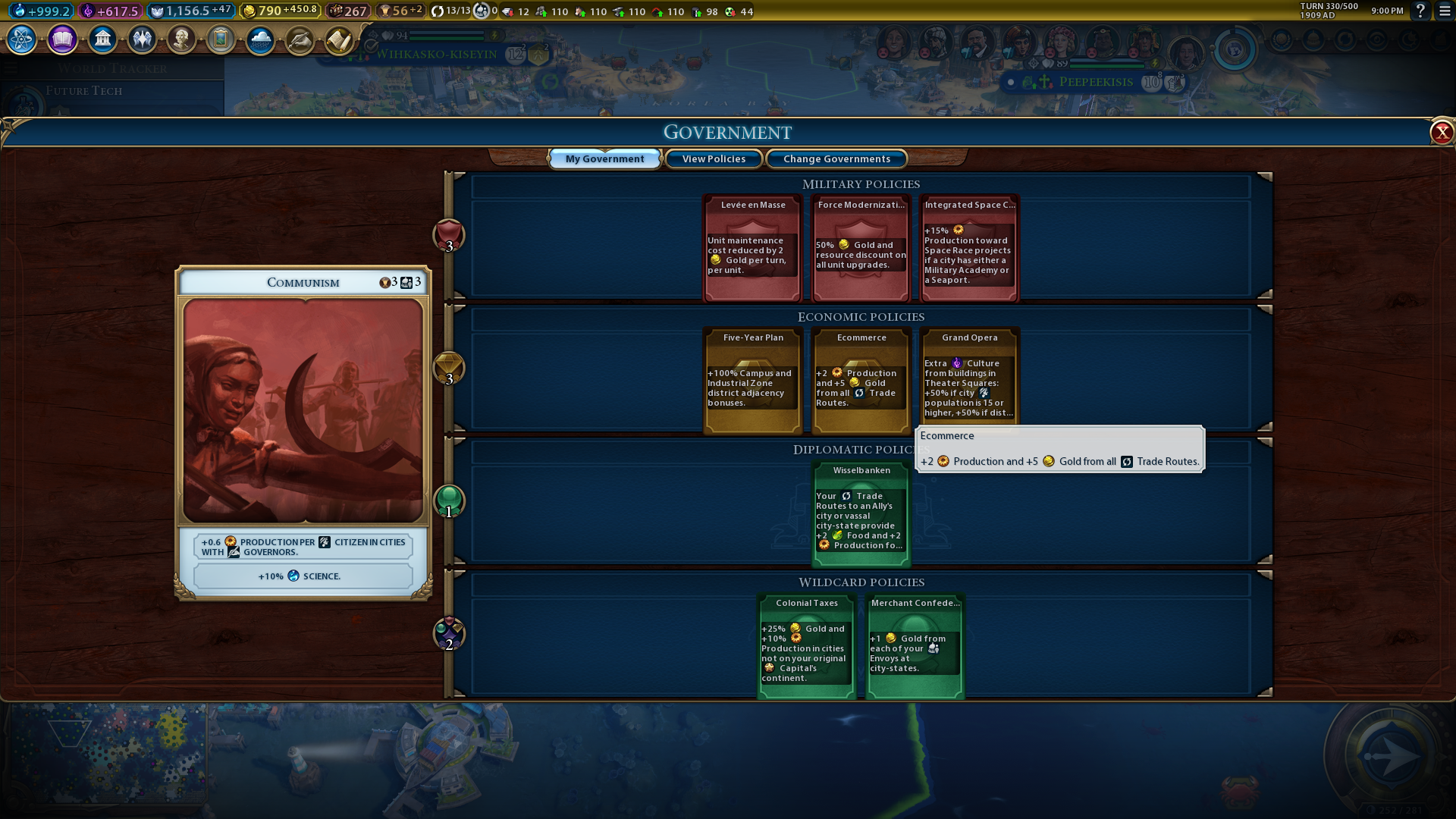This screenshot has width=1456, height=819.
Task: Select the Grand Opera policy card
Action: coord(968,375)
